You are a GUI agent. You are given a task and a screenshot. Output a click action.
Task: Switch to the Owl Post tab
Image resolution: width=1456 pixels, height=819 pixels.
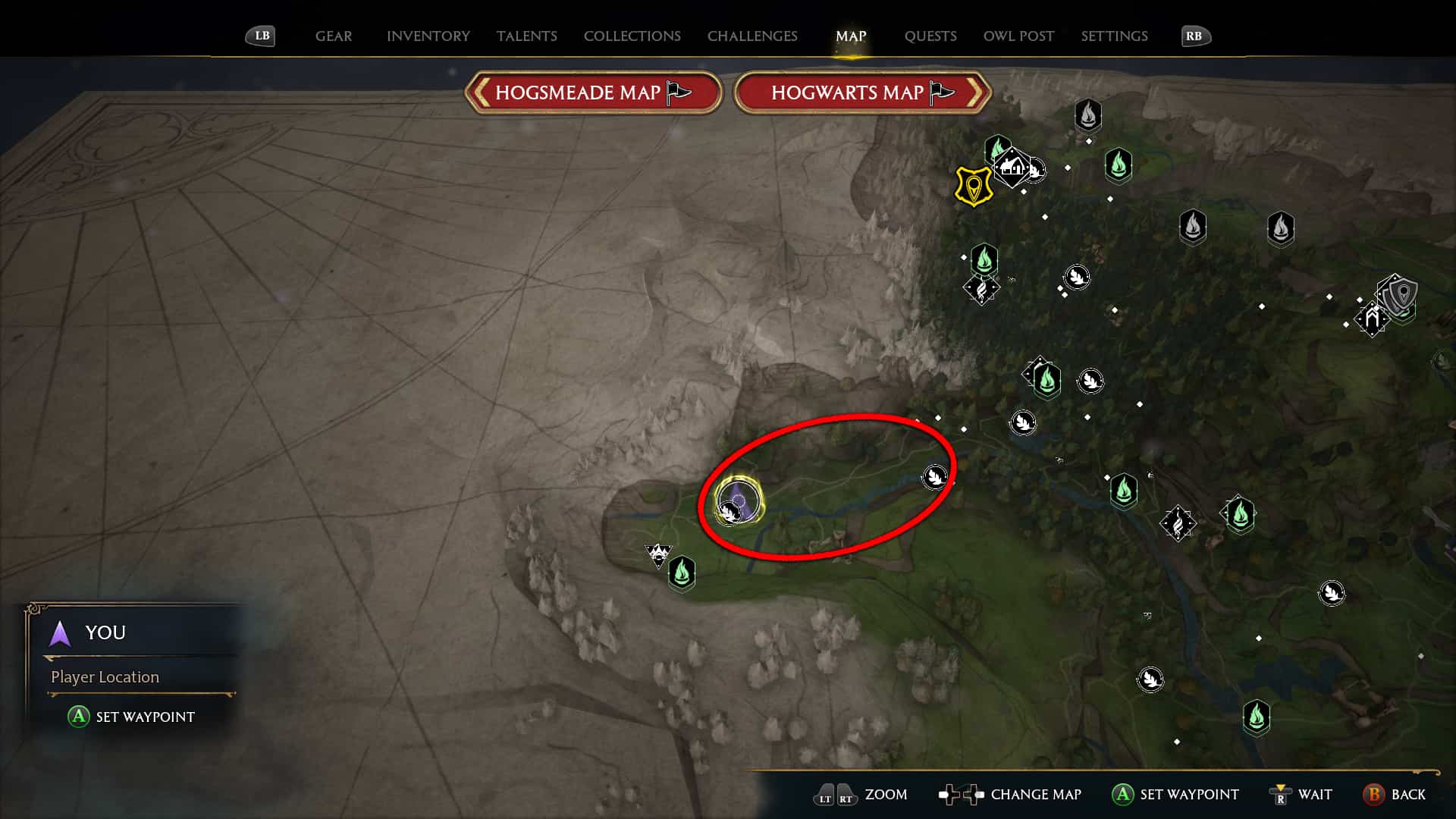pos(1018,36)
